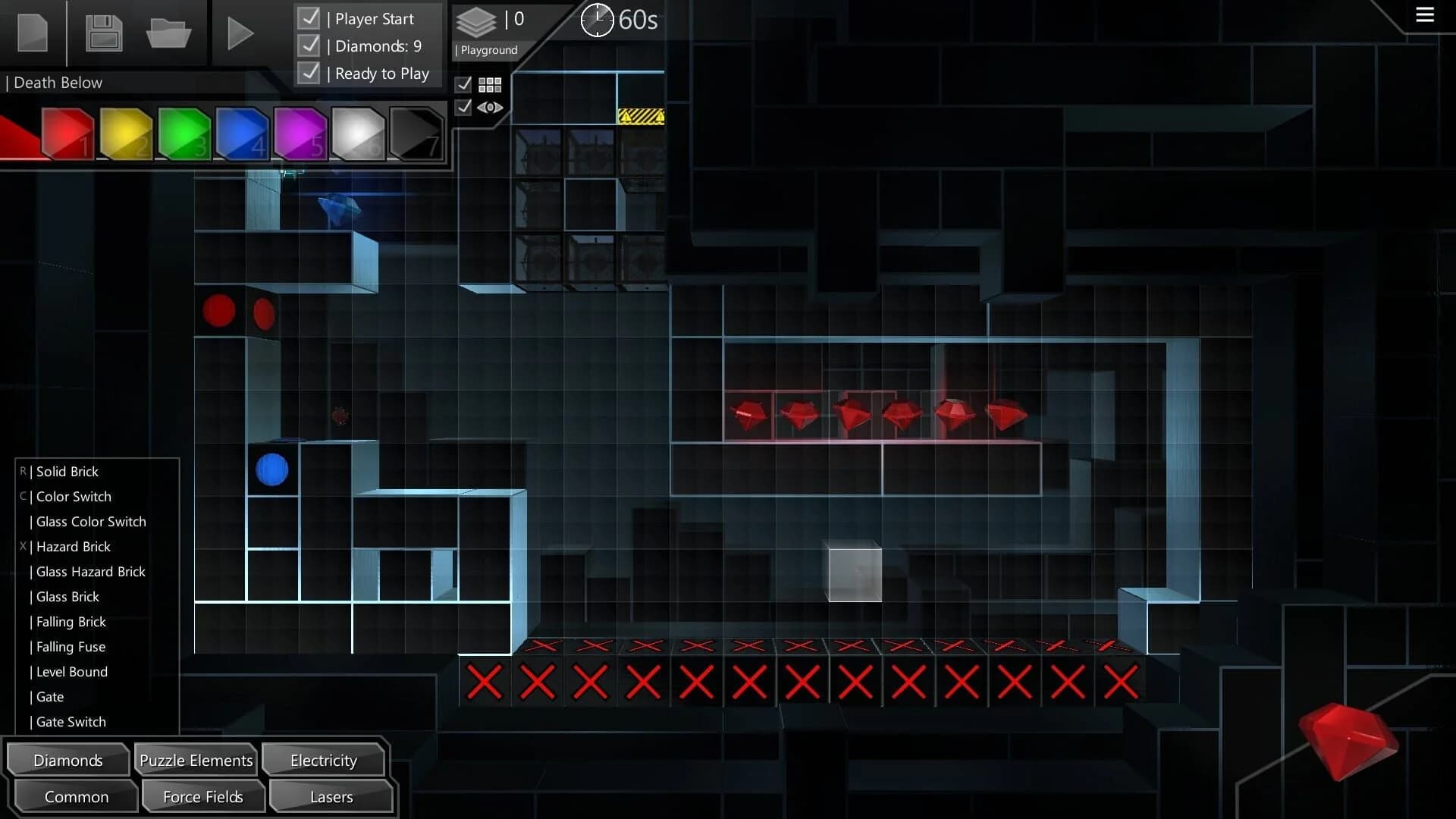The height and width of the screenshot is (819, 1456).
Task: Select Hazard Brick from the element list
Action: pyautogui.click(x=73, y=546)
